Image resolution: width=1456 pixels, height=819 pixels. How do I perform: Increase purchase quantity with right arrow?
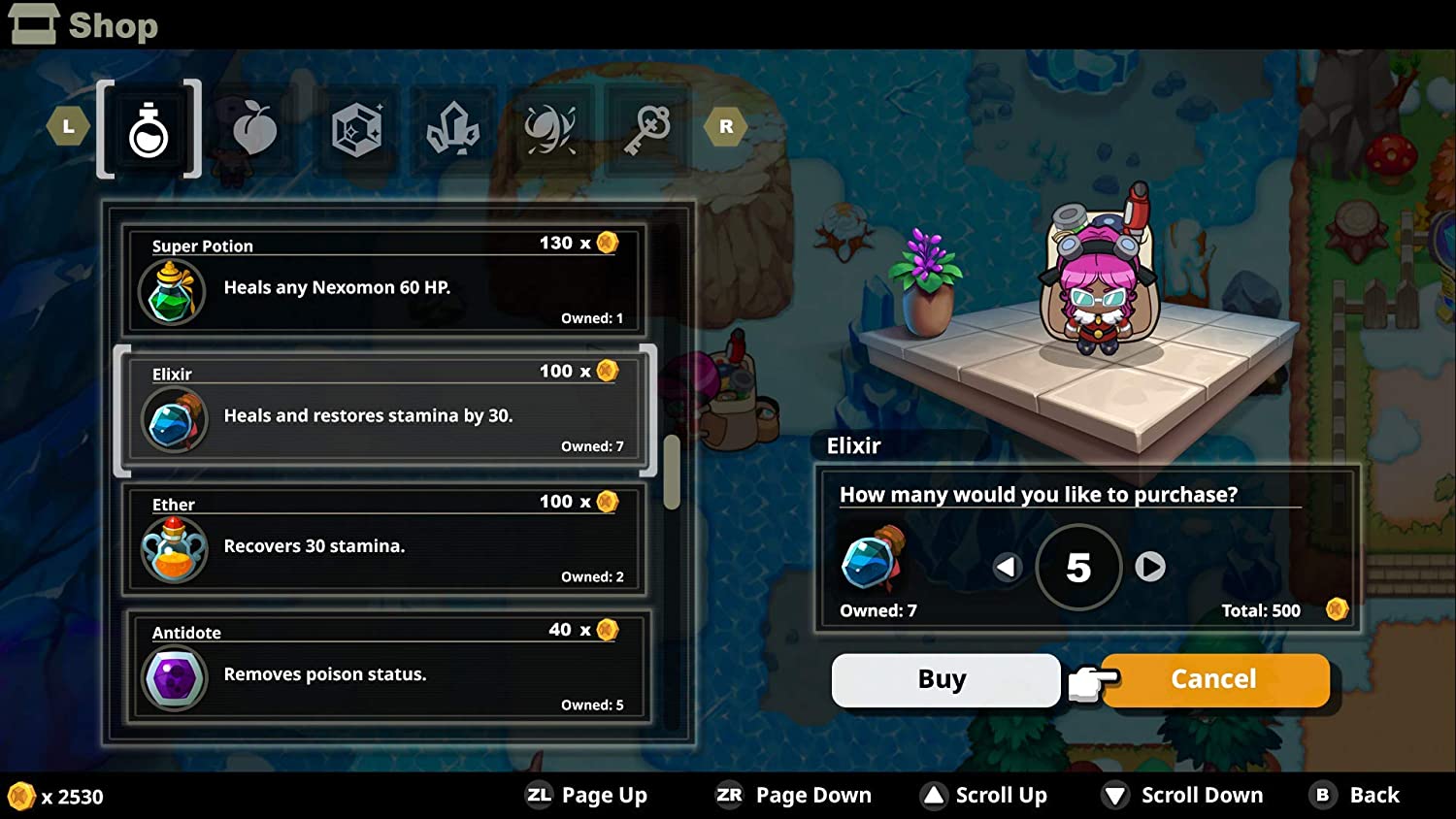1150,567
